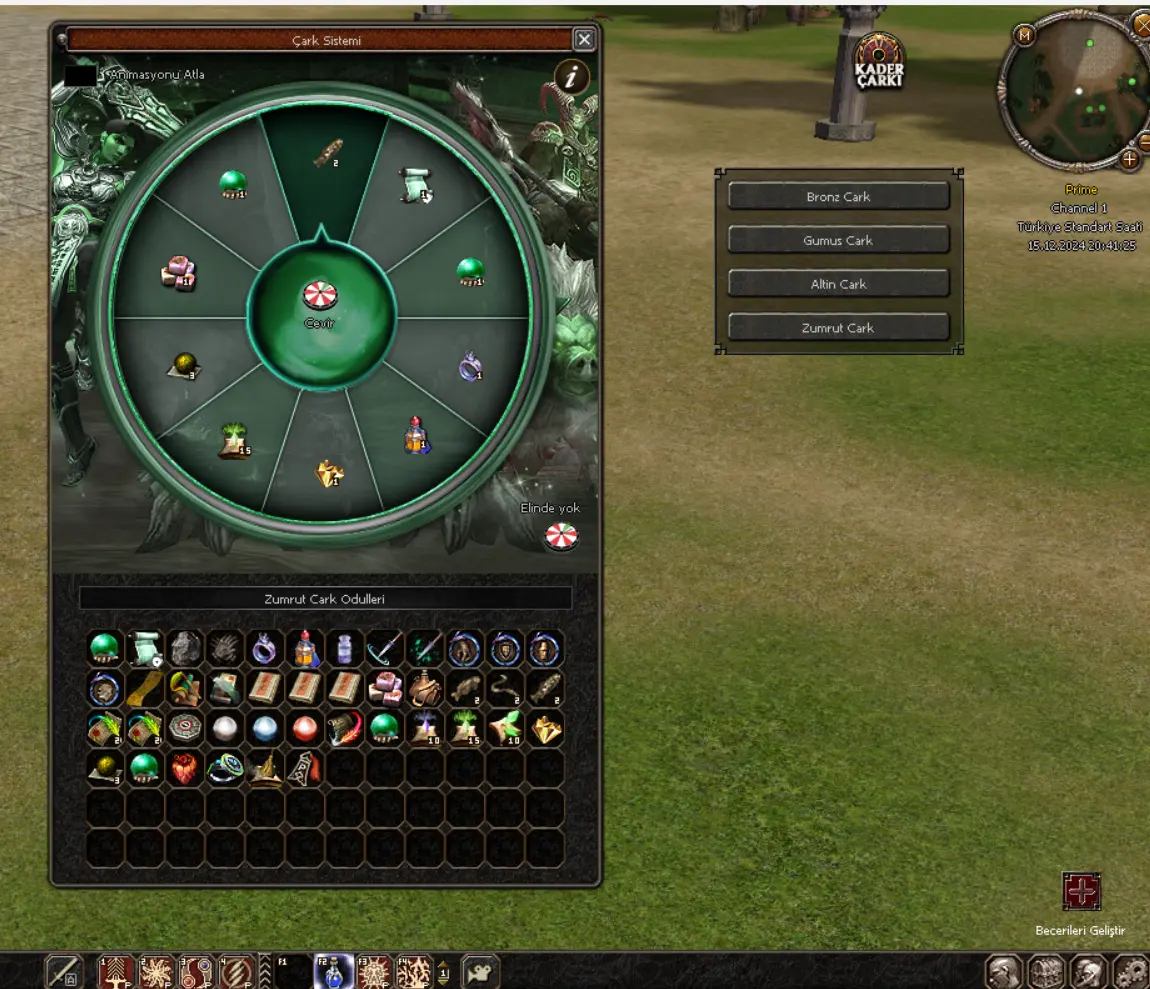Select the Bronz Cark option
Screen dimensions: 1150x989
click(838, 197)
